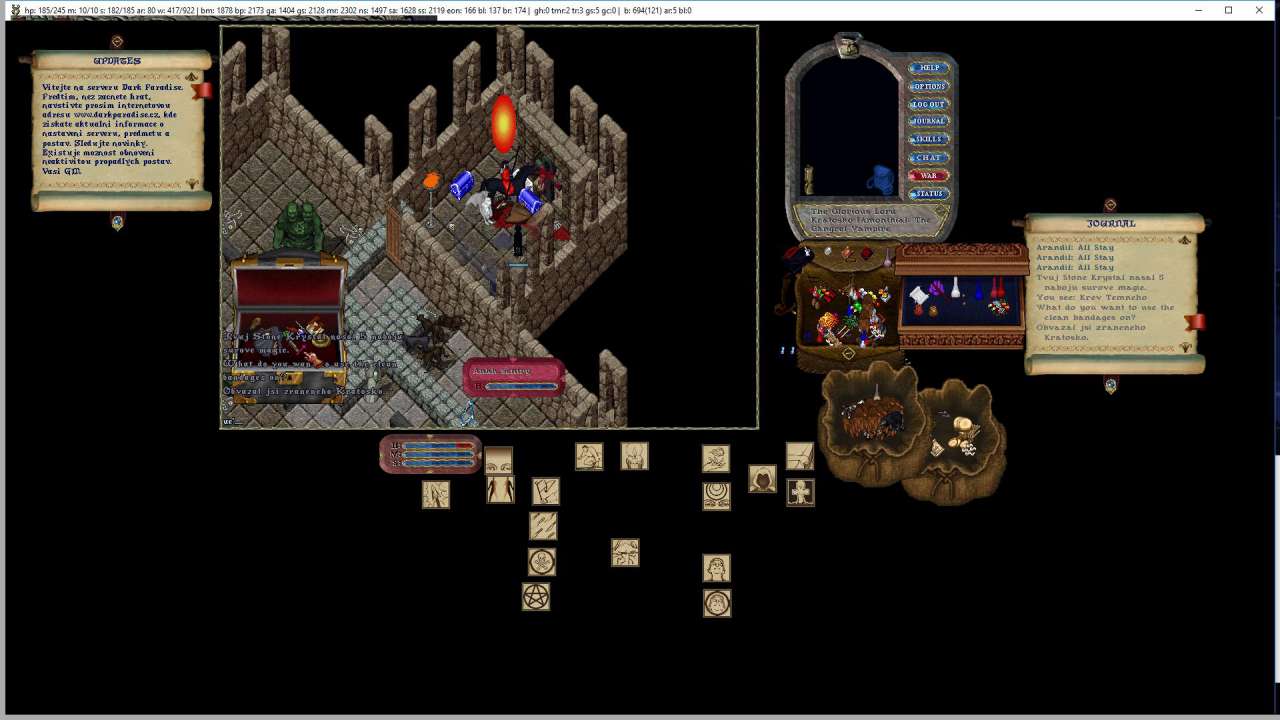Activate the skull-and-crossbones circle spell icon
Image resolution: width=1280 pixels, height=720 pixels.
(541, 562)
